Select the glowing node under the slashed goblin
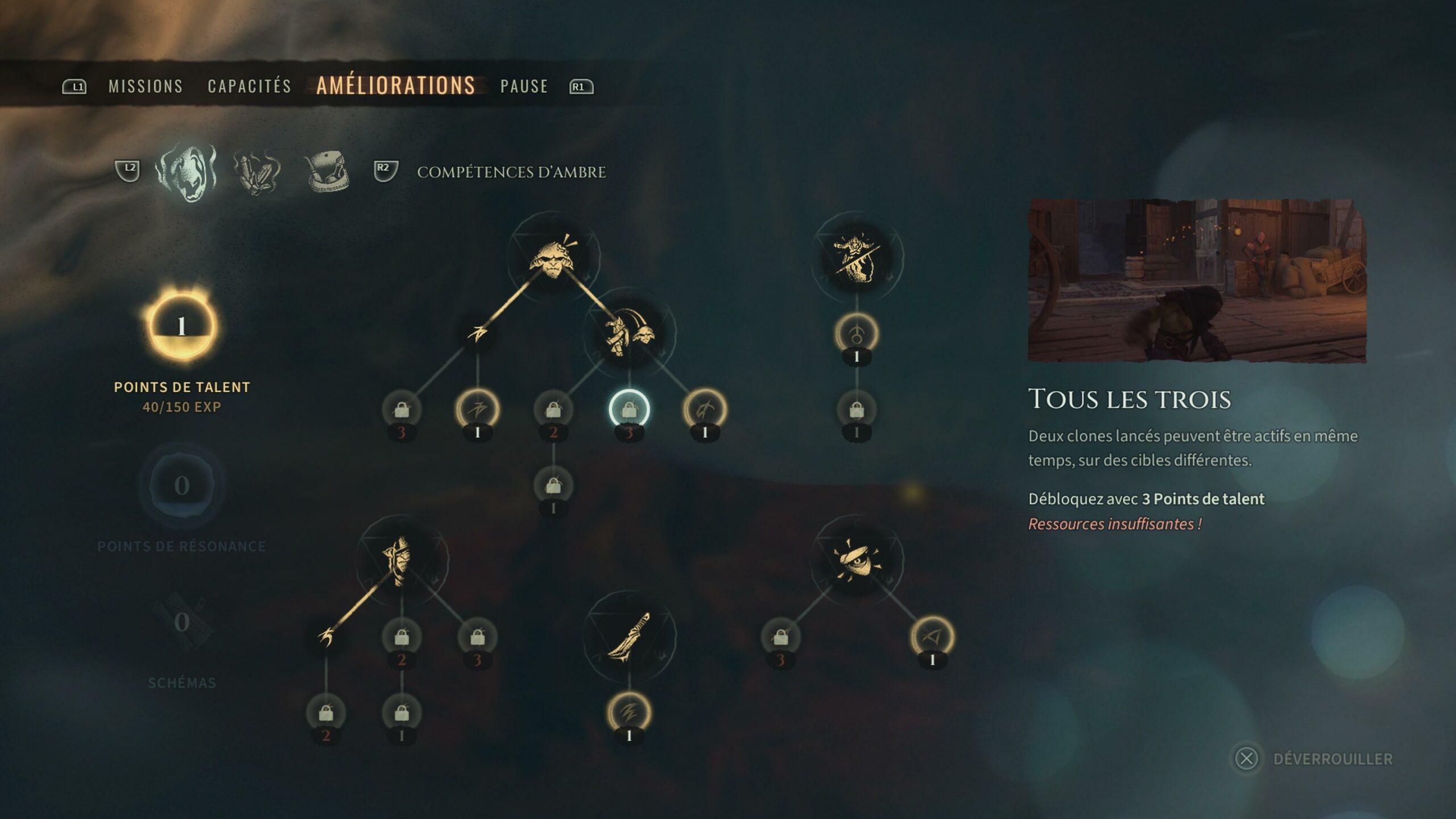 point(857,334)
